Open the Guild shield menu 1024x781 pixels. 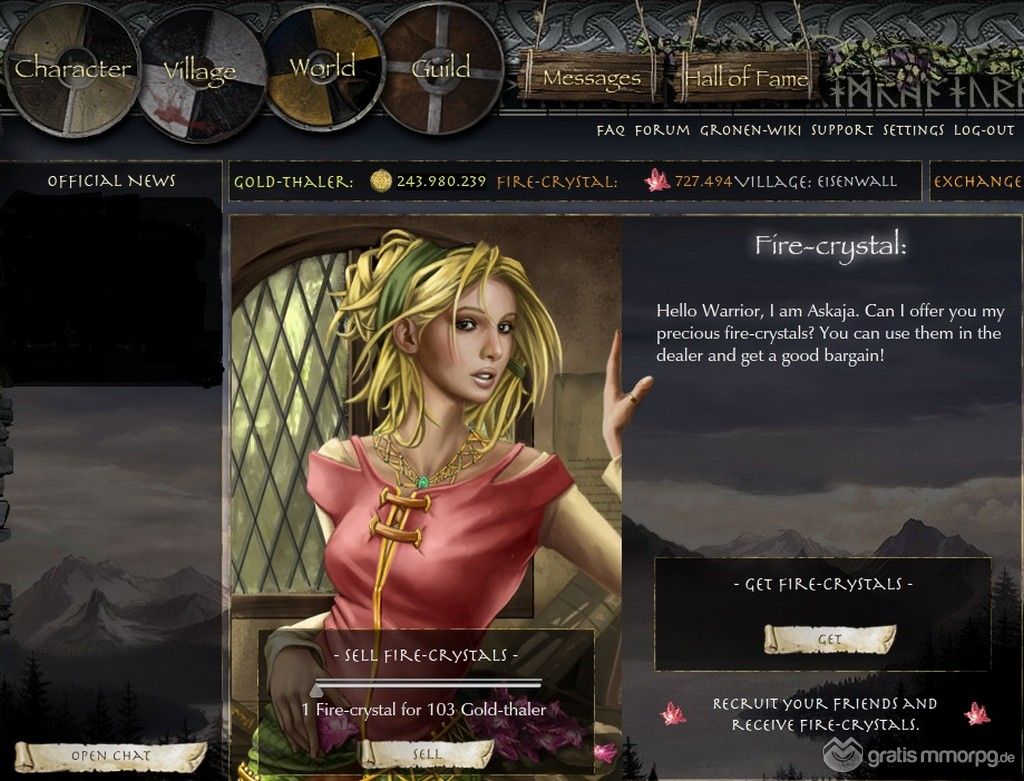pos(441,68)
